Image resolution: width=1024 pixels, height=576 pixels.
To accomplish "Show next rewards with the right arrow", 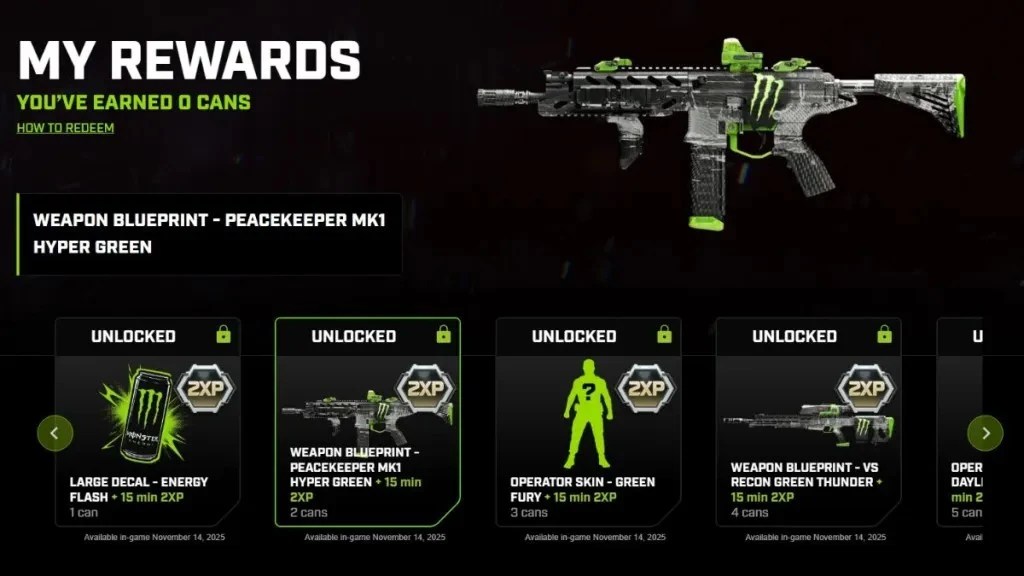I will 985,433.
